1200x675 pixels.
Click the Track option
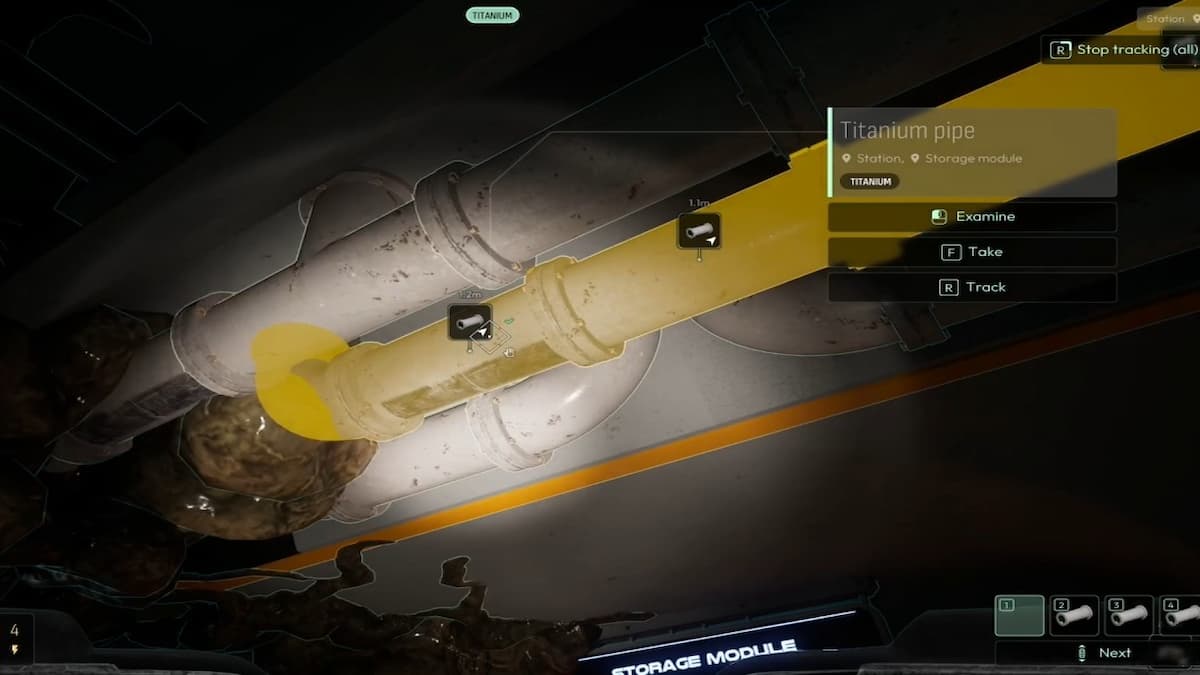point(972,287)
